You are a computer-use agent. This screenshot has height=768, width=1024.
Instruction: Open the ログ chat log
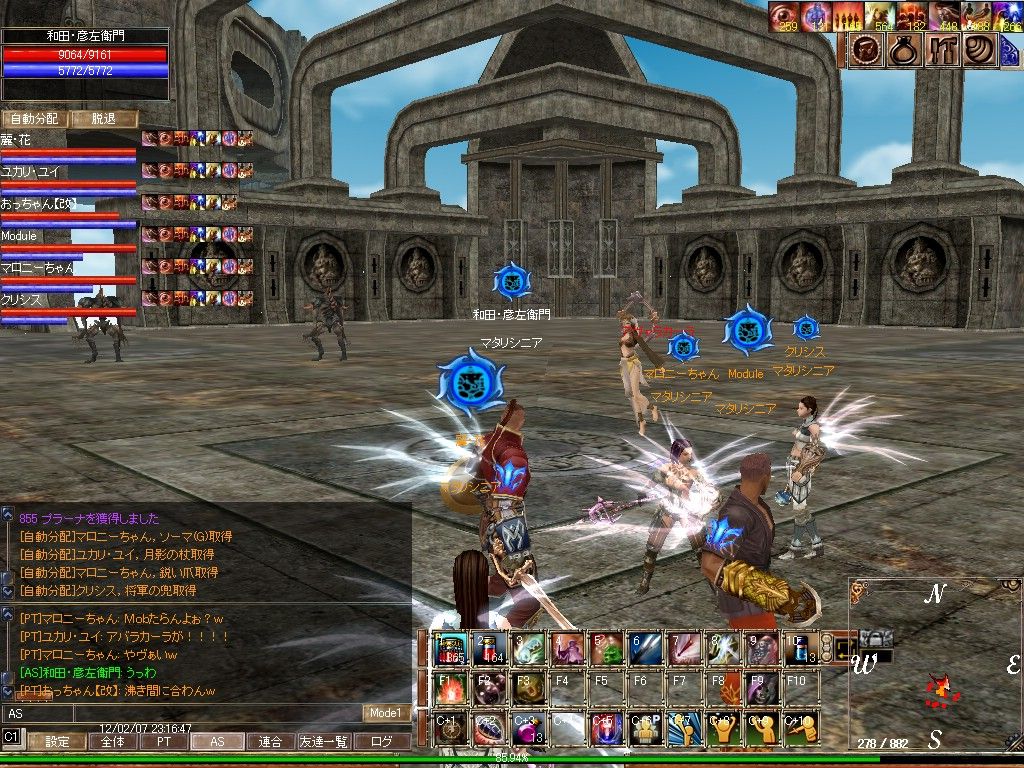tap(381, 742)
